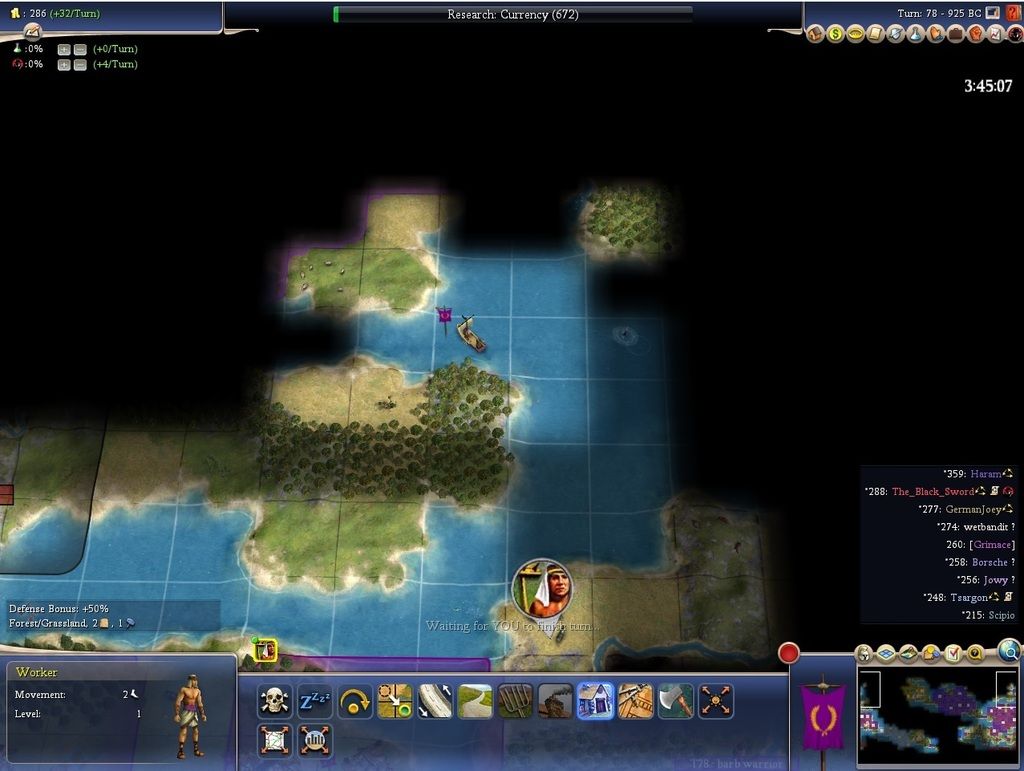Select the worker unit portrait icon
Screen dimensions: 1024x771
pyautogui.click(x=265, y=650)
